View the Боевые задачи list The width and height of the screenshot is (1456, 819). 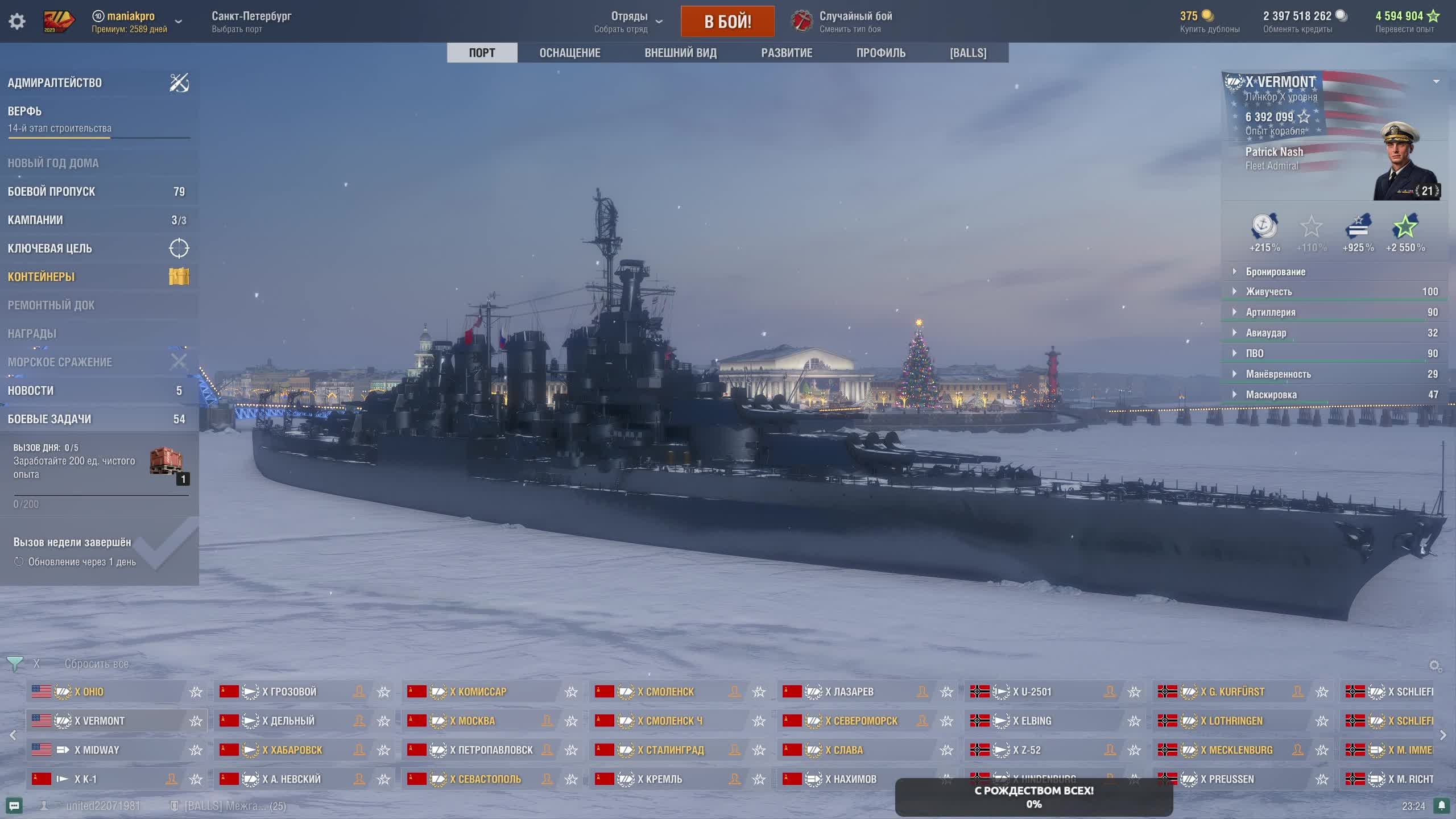click(x=49, y=419)
